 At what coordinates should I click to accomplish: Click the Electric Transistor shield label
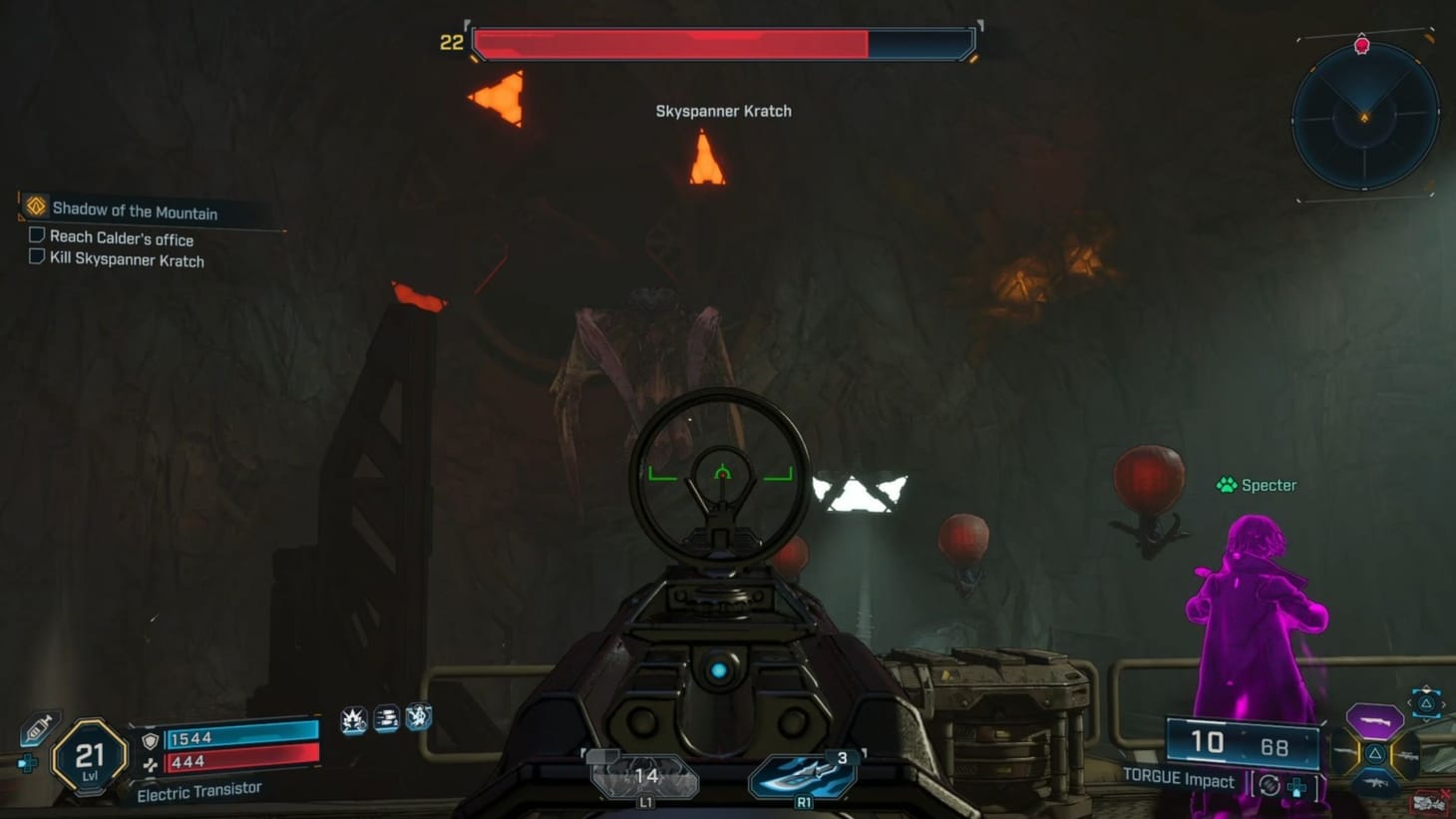pyautogui.click(x=197, y=791)
